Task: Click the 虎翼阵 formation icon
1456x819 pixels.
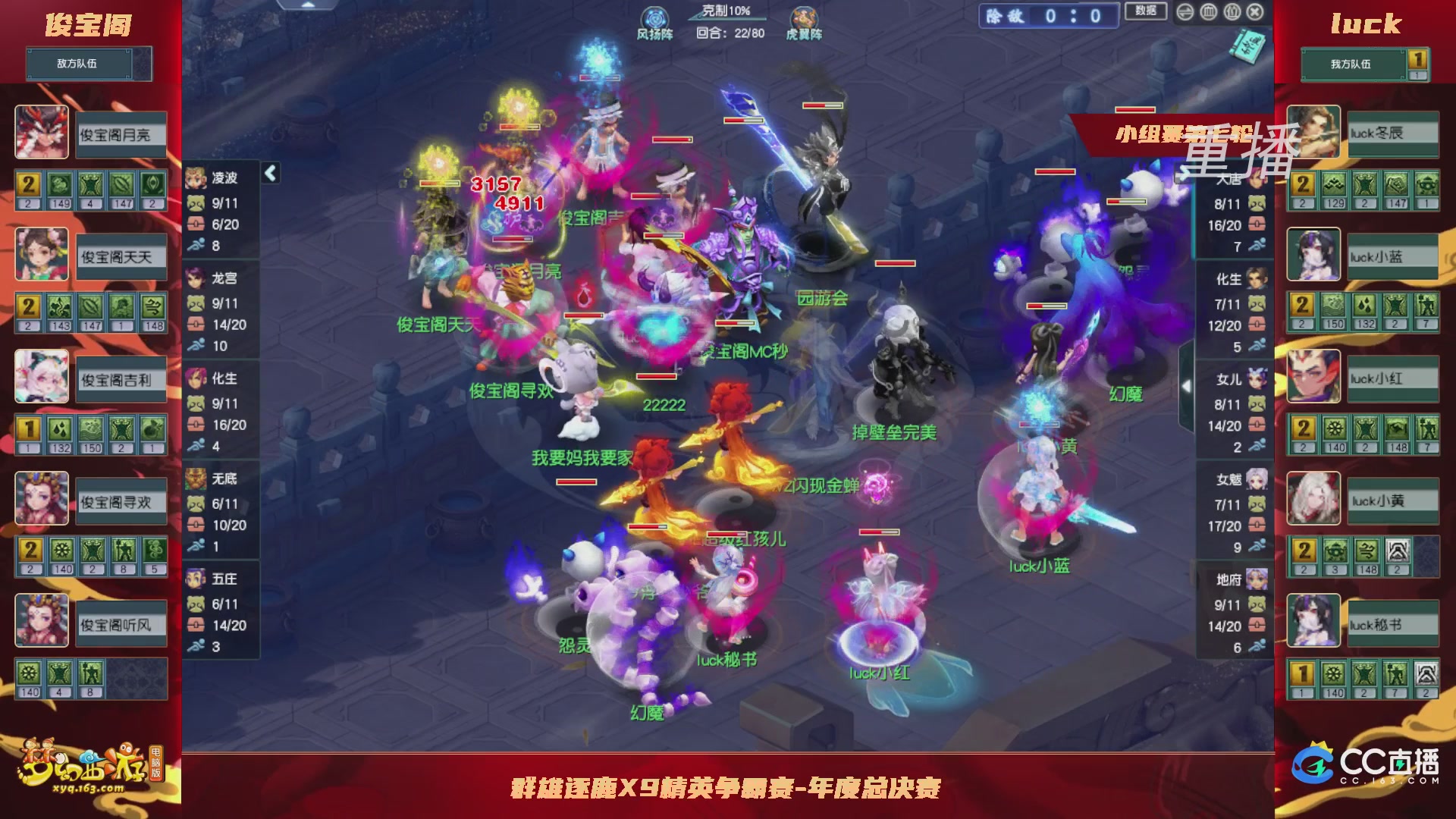Action: pos(805,17)
